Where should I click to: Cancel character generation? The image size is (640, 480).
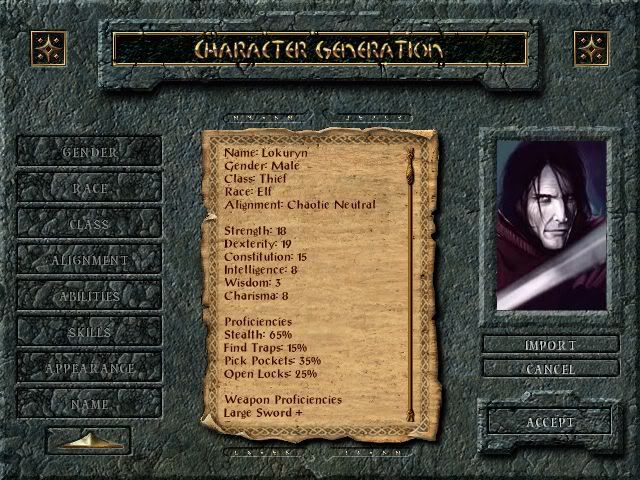point(550,369)
